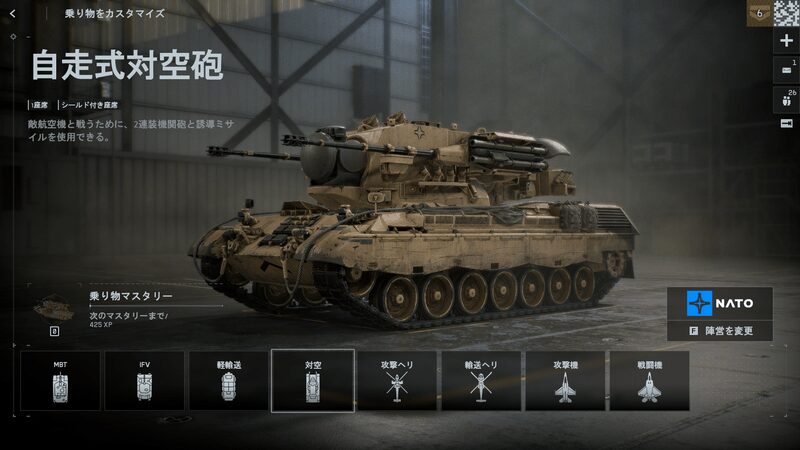
Task: Select the 対空 anti-air vehicle tile
Action: [312, 381]
